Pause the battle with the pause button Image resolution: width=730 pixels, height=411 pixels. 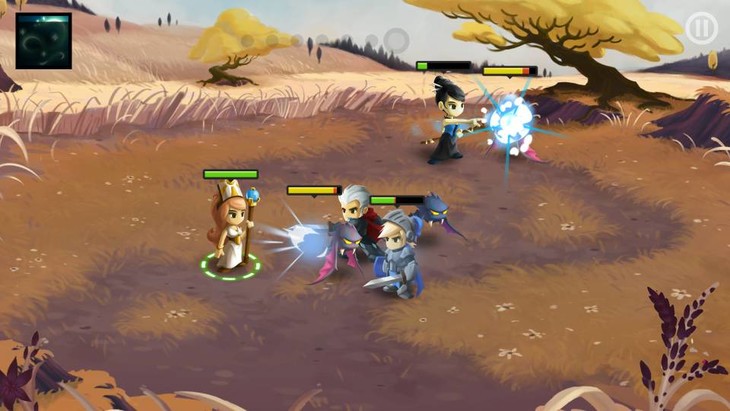700,27
